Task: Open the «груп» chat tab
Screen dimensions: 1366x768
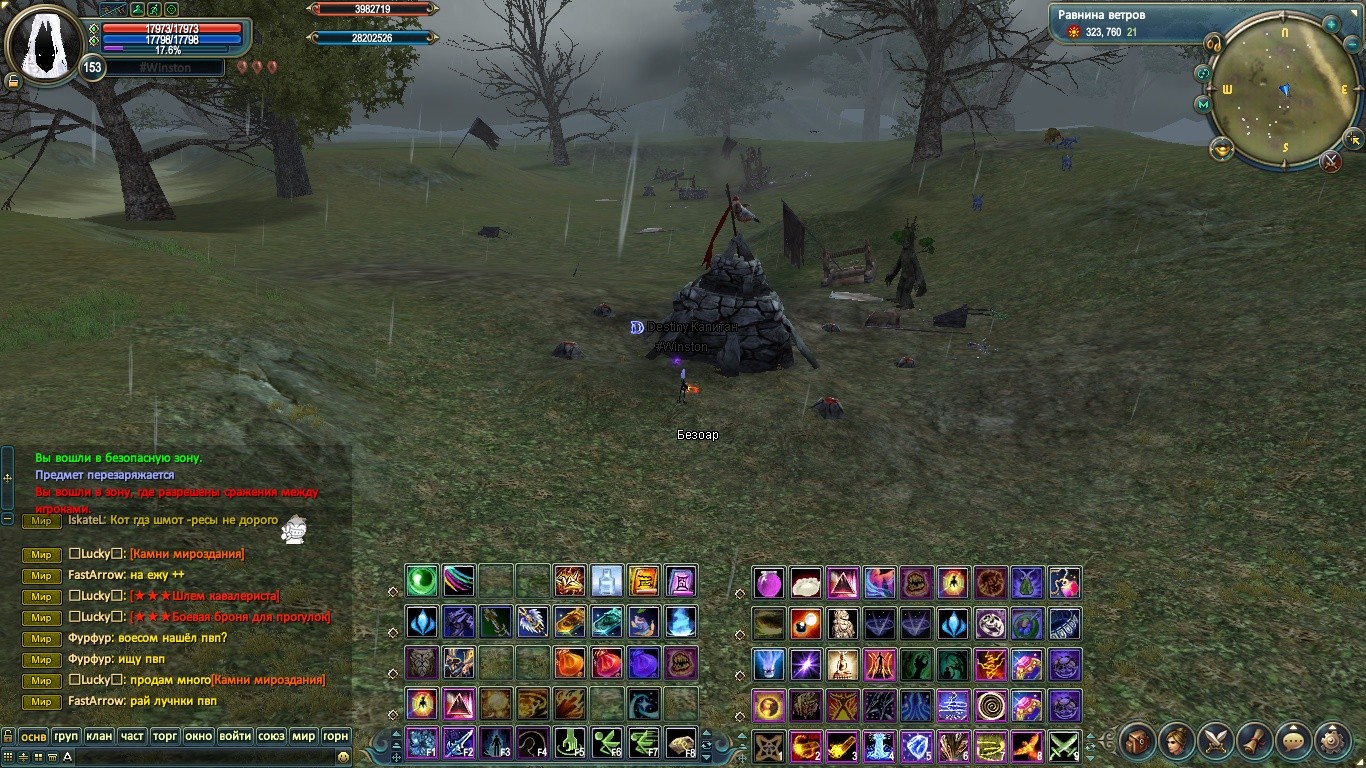Action: [x=66, y=736]
